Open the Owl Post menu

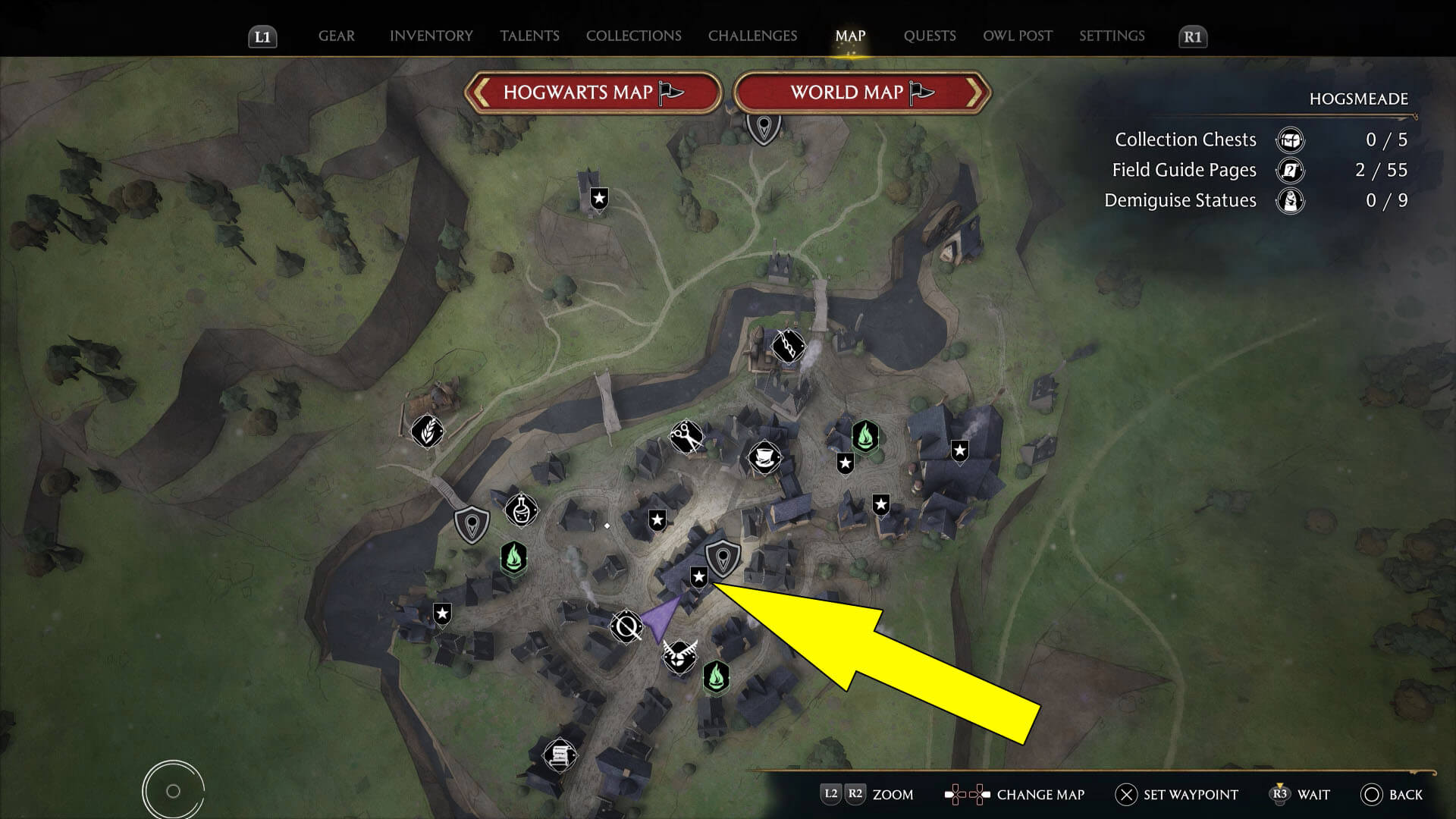1017,36
